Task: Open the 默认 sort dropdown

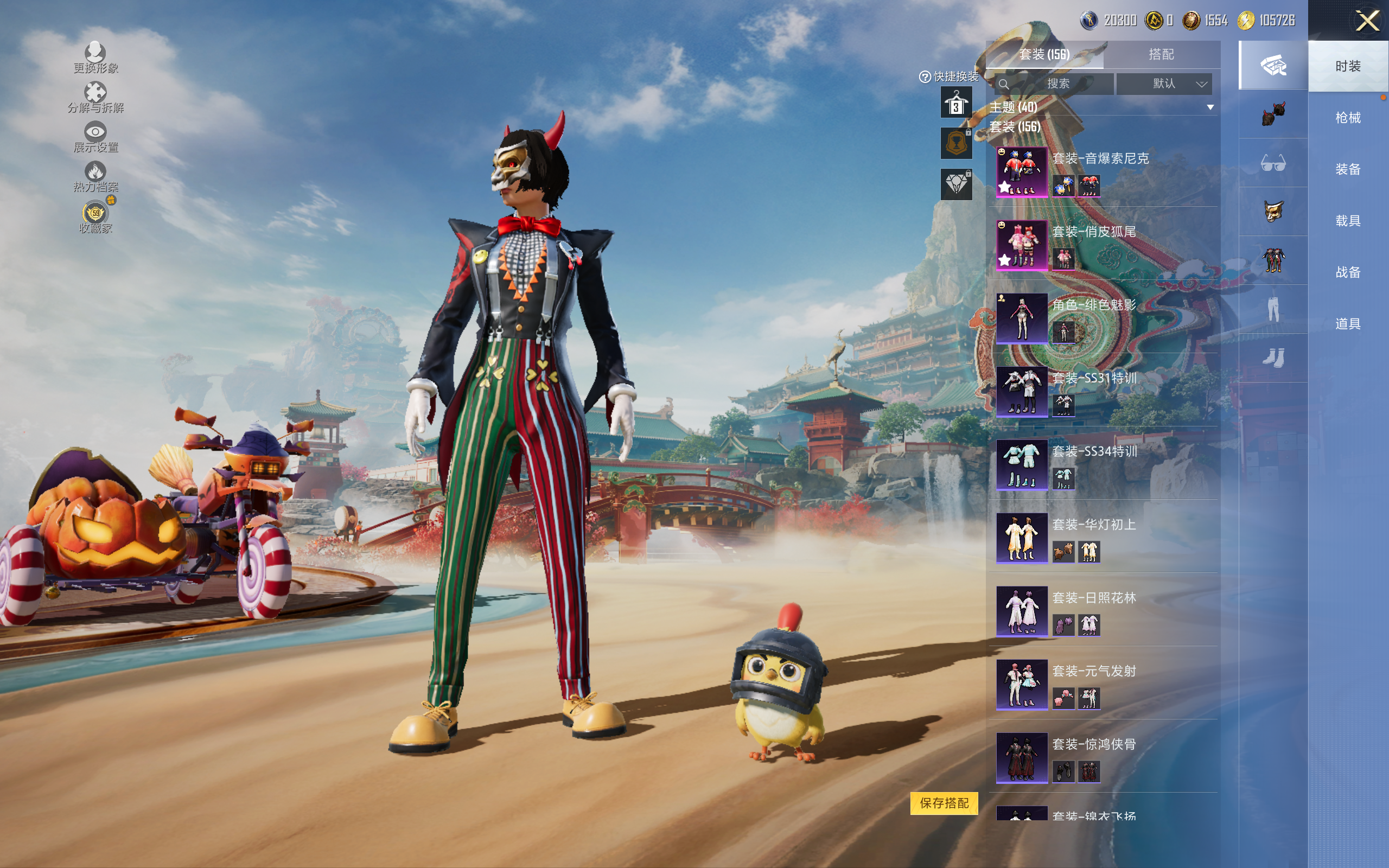Action: coord(1164,84)
